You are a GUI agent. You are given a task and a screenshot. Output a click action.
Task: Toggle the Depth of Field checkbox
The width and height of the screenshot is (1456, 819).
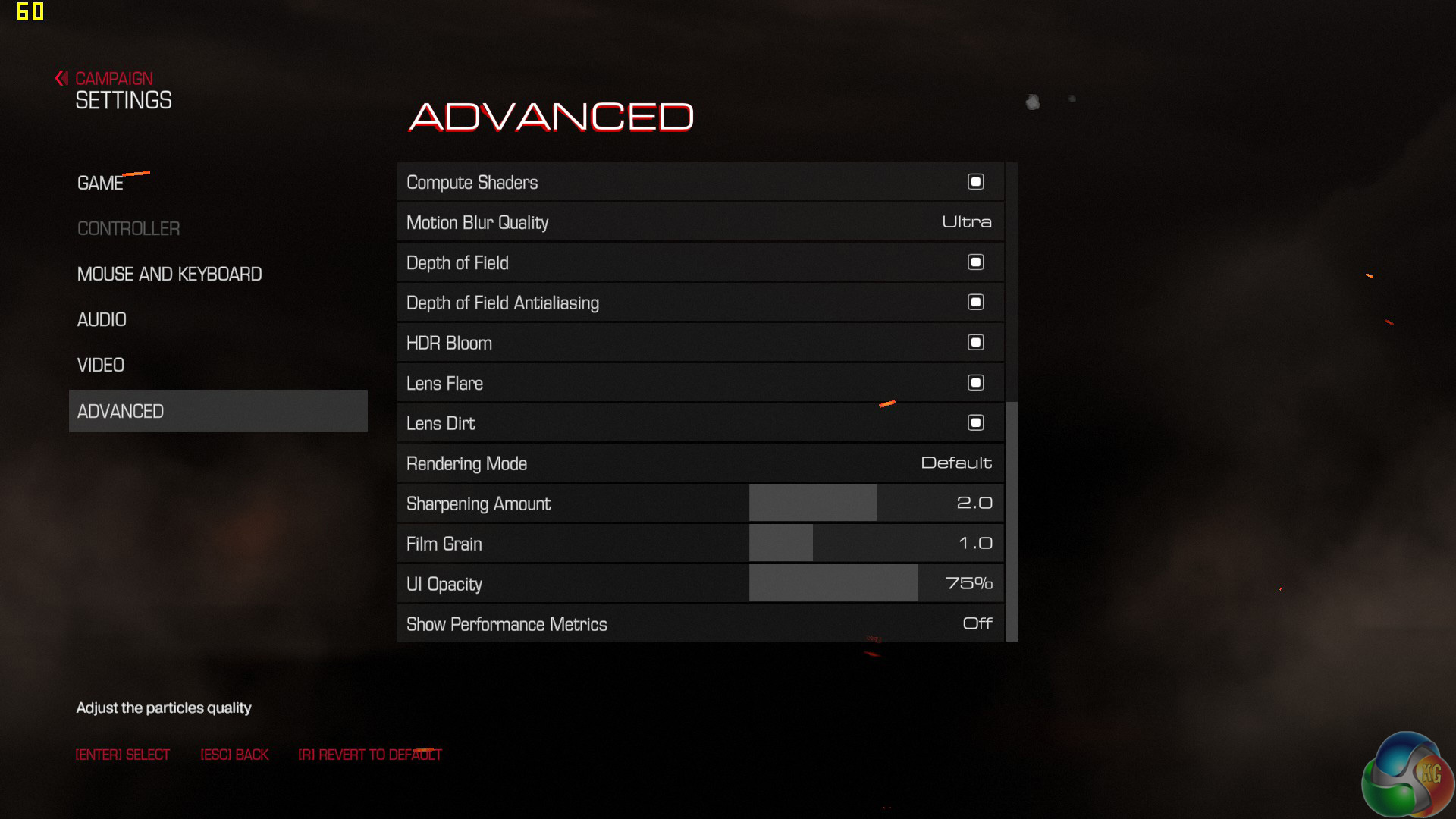click(975, 262)
